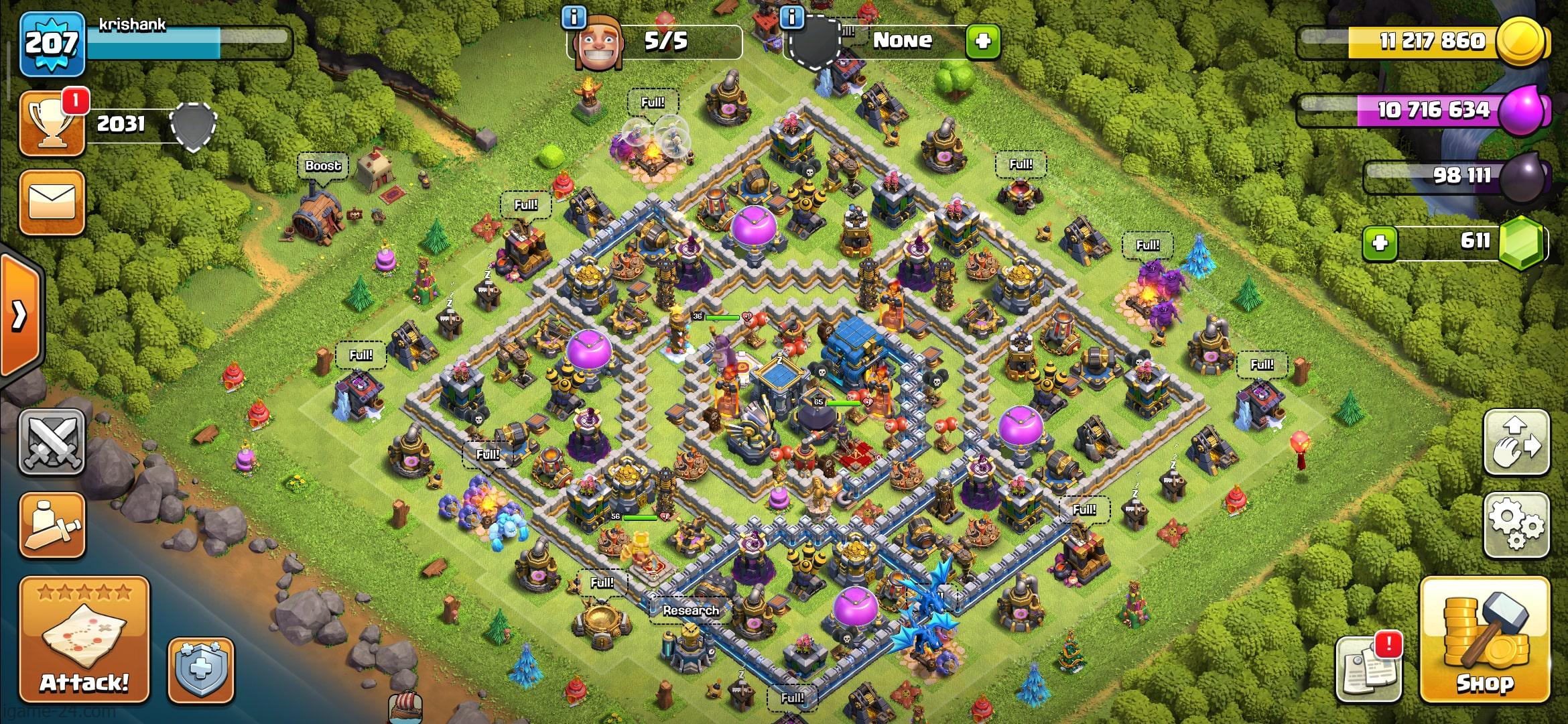Open the settings gears menu
1568x724 pixels.
[1516, 525]
